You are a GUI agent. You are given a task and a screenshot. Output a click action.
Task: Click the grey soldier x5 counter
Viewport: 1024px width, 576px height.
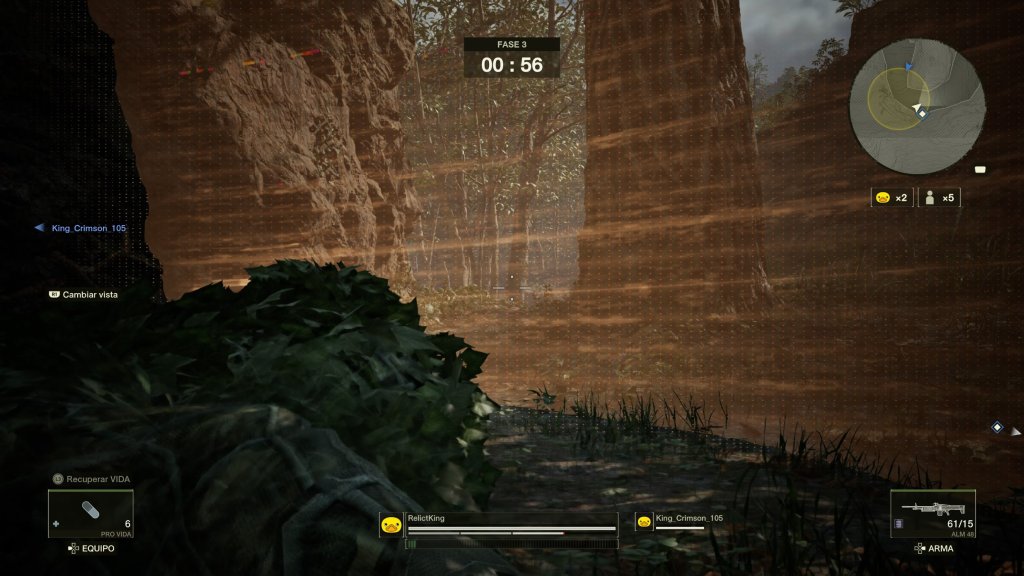pos(940,198)
